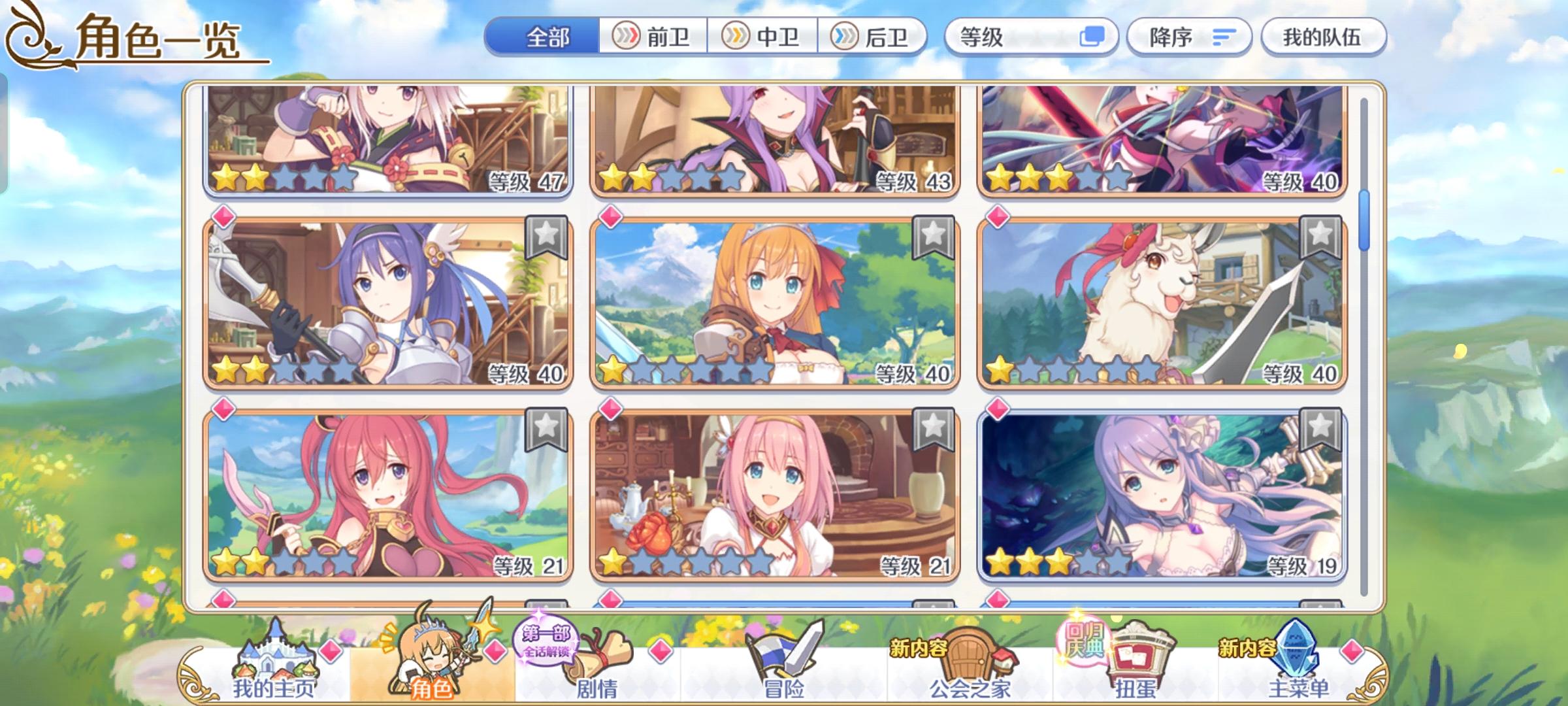Switch sort order via the 降序 control
1568x706 pixels.
click(1189, 37)
